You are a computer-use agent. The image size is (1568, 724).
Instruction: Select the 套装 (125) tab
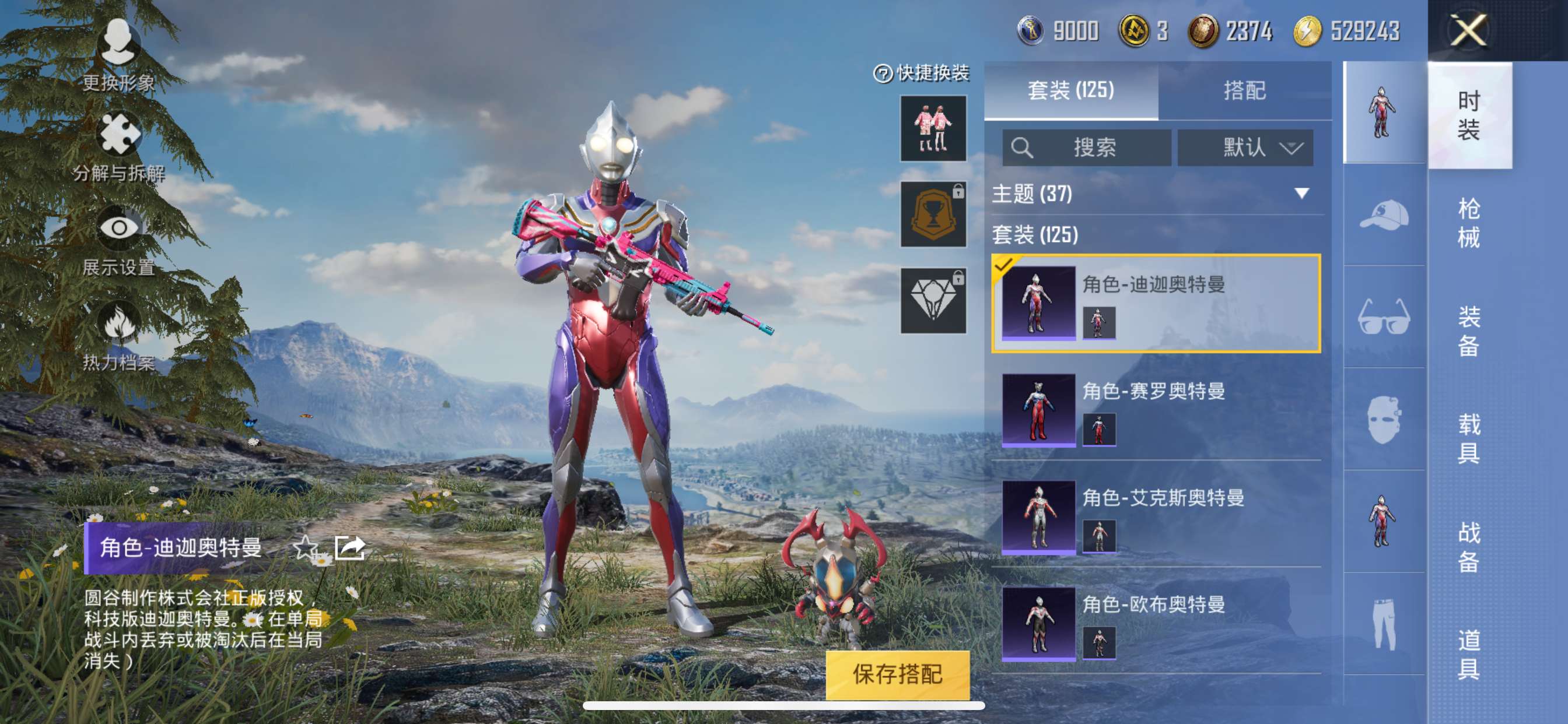point(1070,91)
